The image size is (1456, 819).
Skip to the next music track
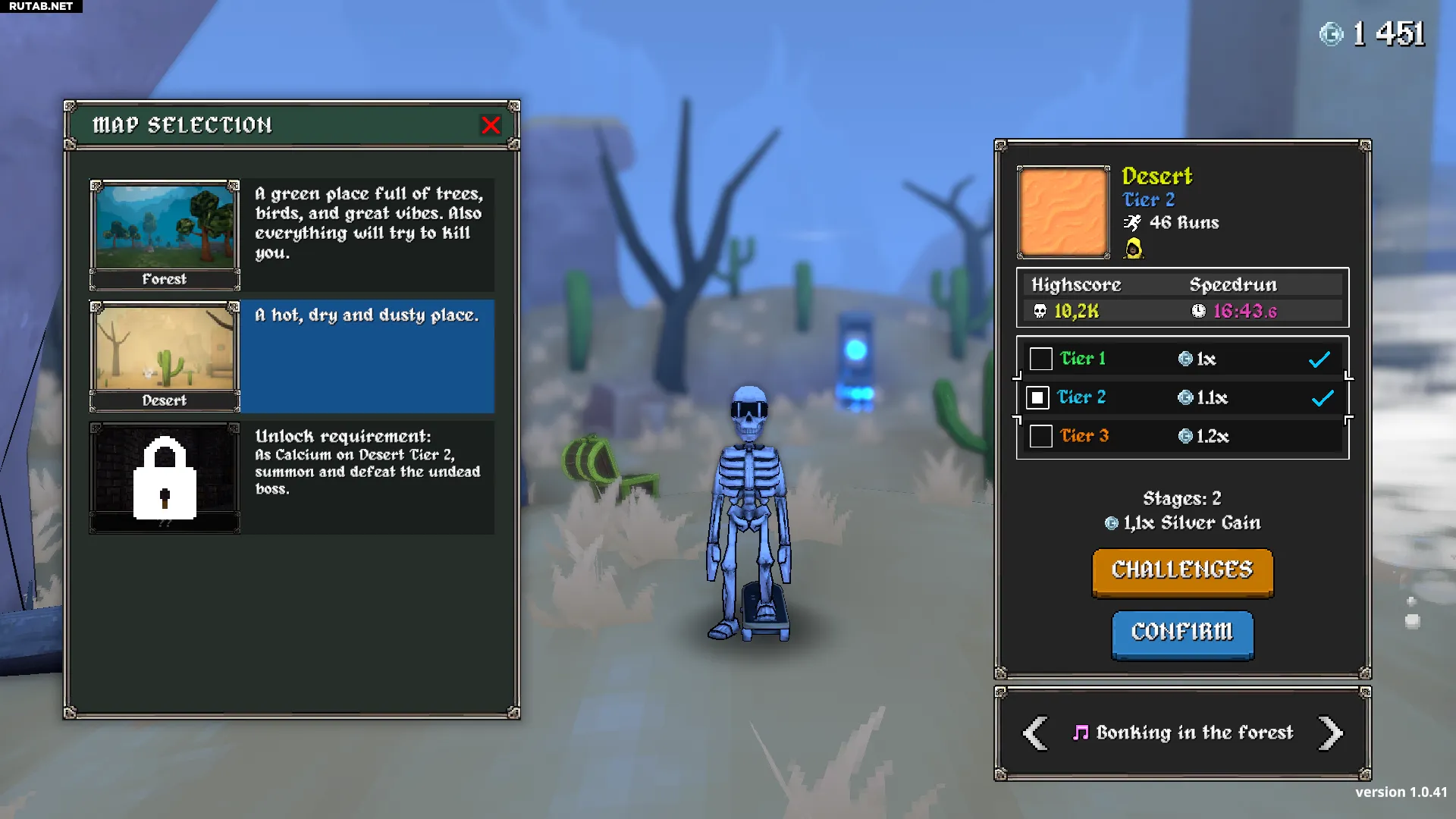1330,733
